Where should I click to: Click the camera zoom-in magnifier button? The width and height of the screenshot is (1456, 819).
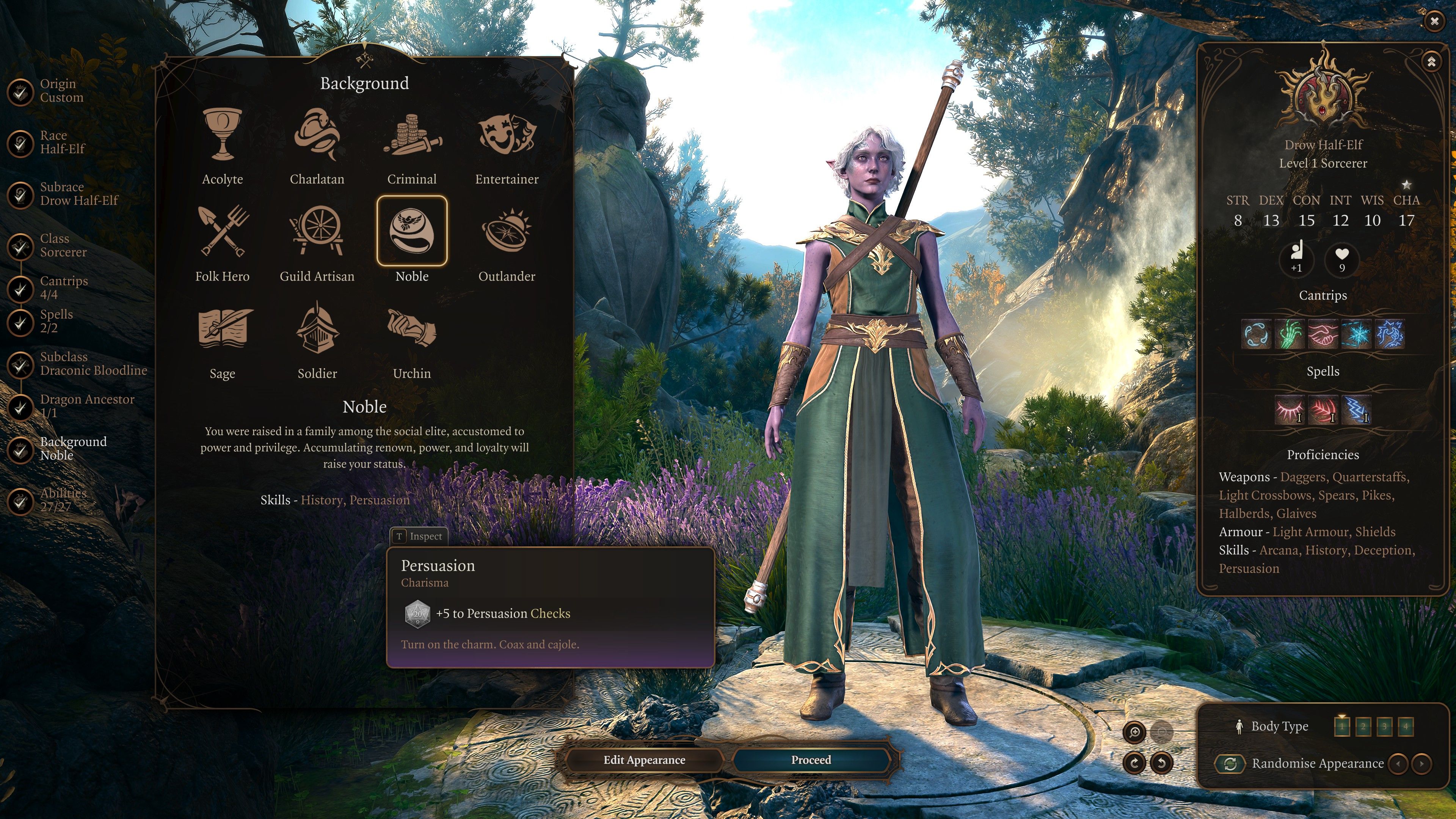point(1134,732)
